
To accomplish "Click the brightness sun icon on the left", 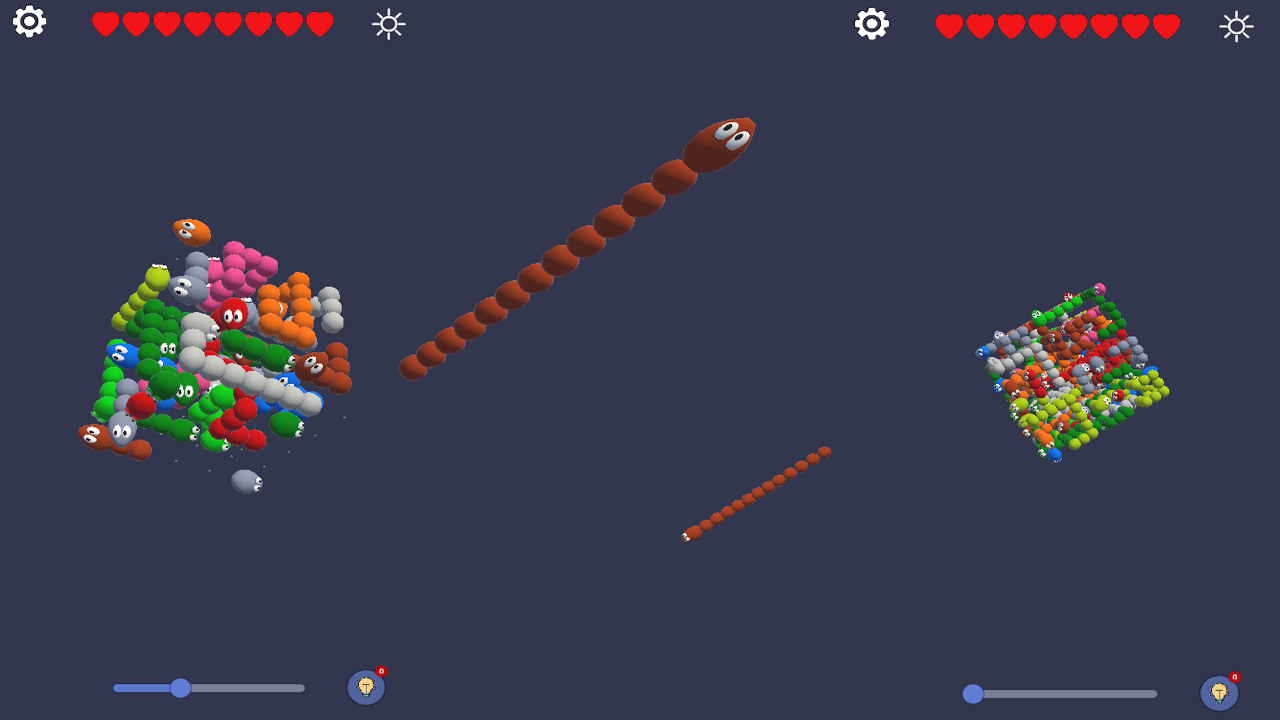I will [x=387, y=24].
